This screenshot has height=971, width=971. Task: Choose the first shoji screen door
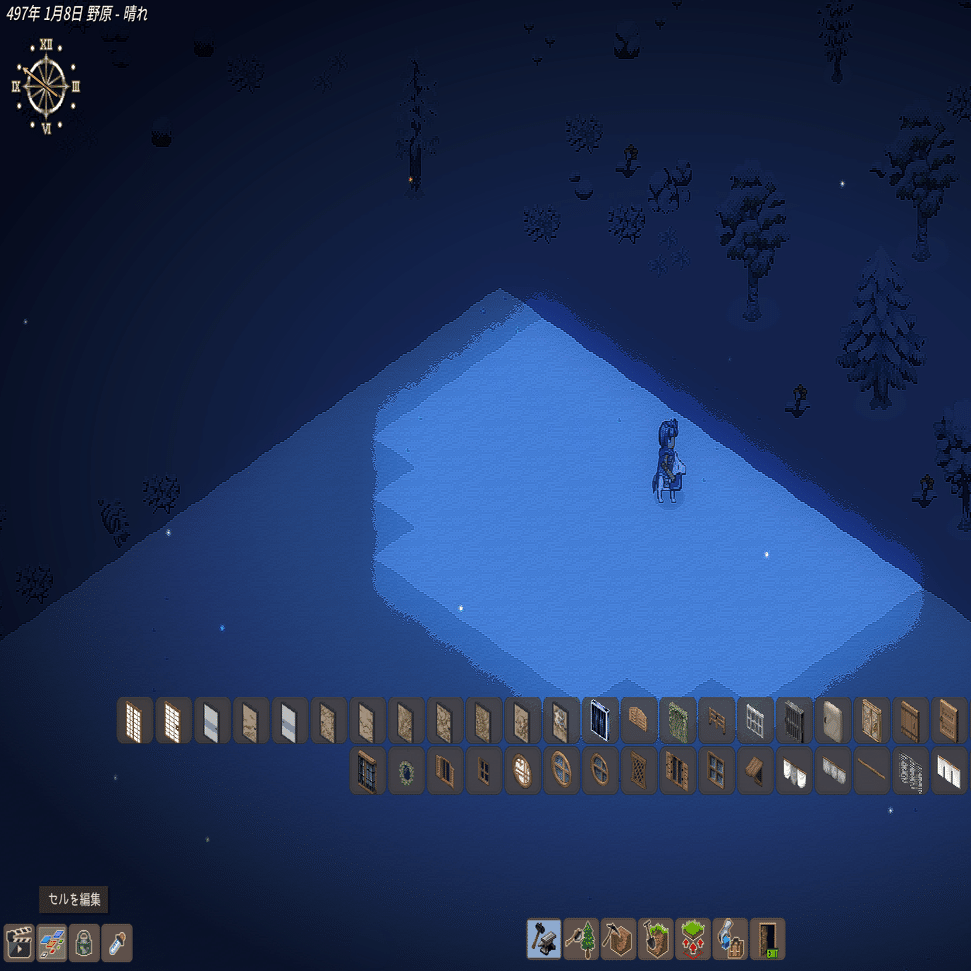click(x=135, y=720)
